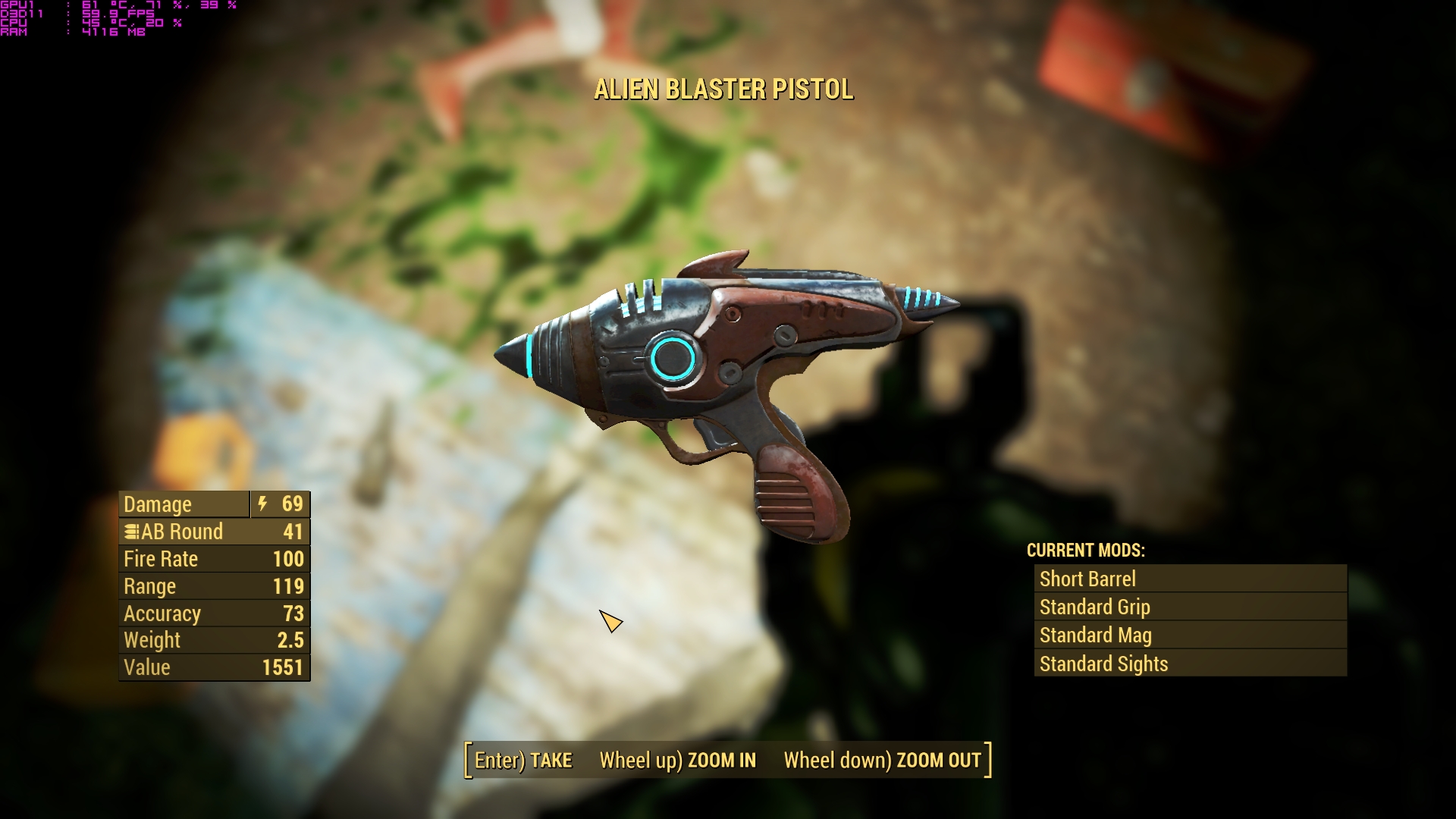This screenshot has width=1456, height=819.
Task: Toggle the highlighted AB Round stat row
Action: point(215,532)
